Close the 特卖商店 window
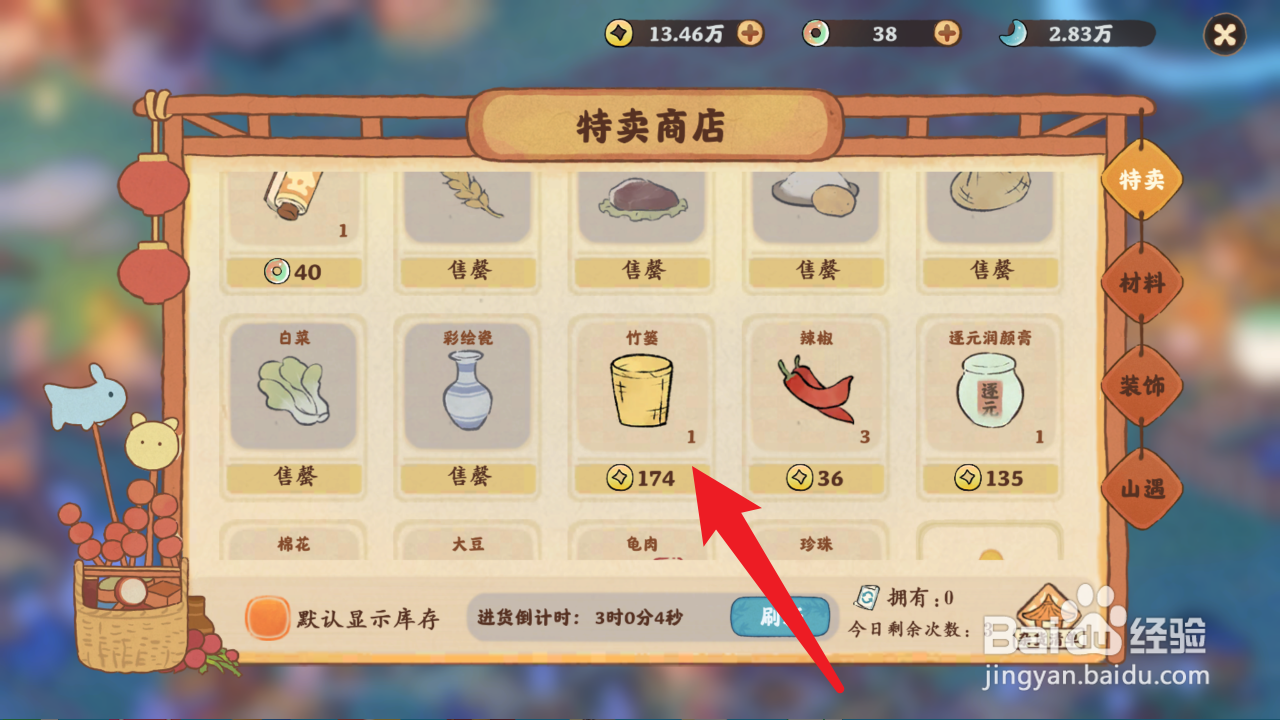This screenshot has width=1280, height=720. [x=1222, y=33]
